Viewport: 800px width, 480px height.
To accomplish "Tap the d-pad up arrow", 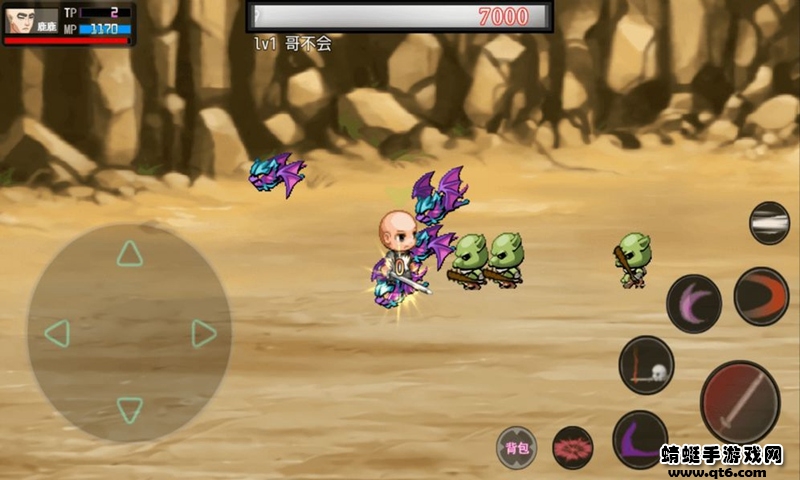I will point(129,254).
